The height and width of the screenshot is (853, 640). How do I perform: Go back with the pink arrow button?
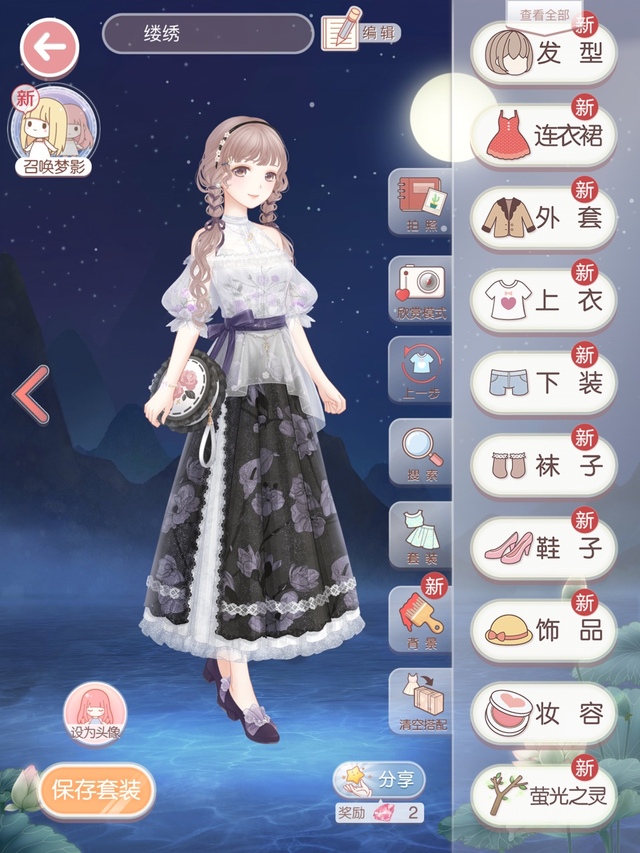click(x=50, y=46)
